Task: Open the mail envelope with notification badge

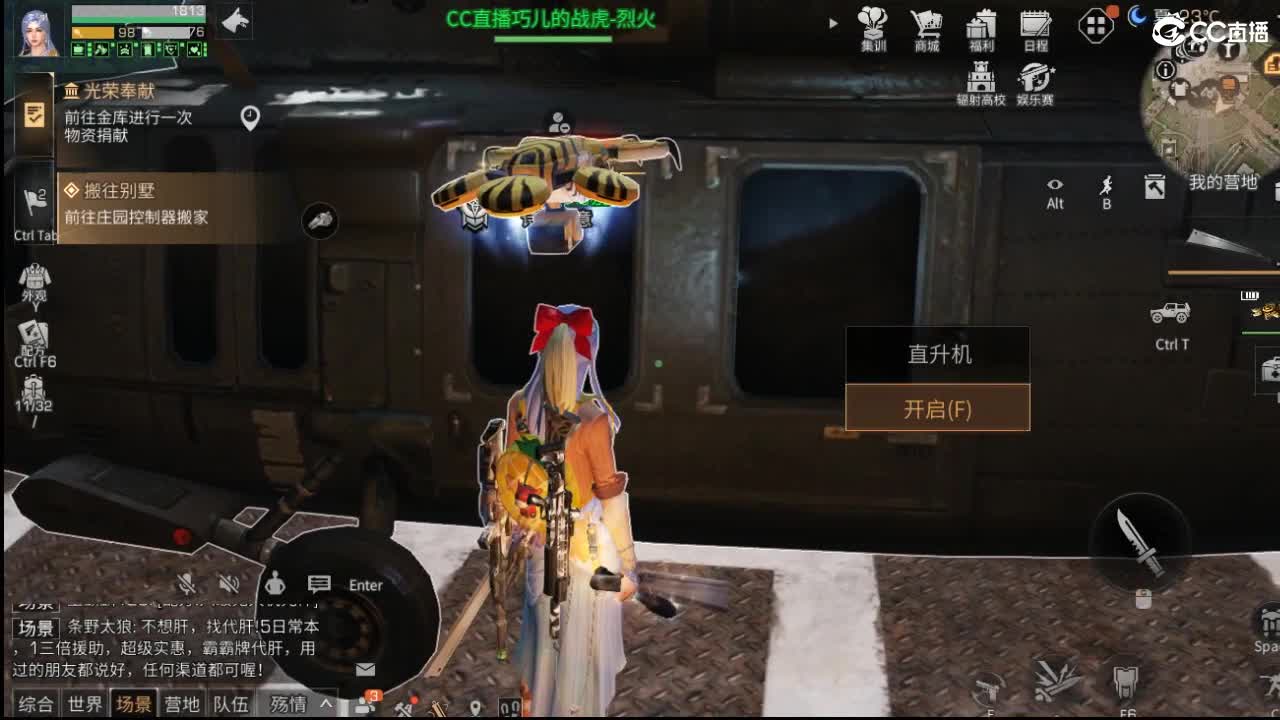Action: [x=365, y=670]
